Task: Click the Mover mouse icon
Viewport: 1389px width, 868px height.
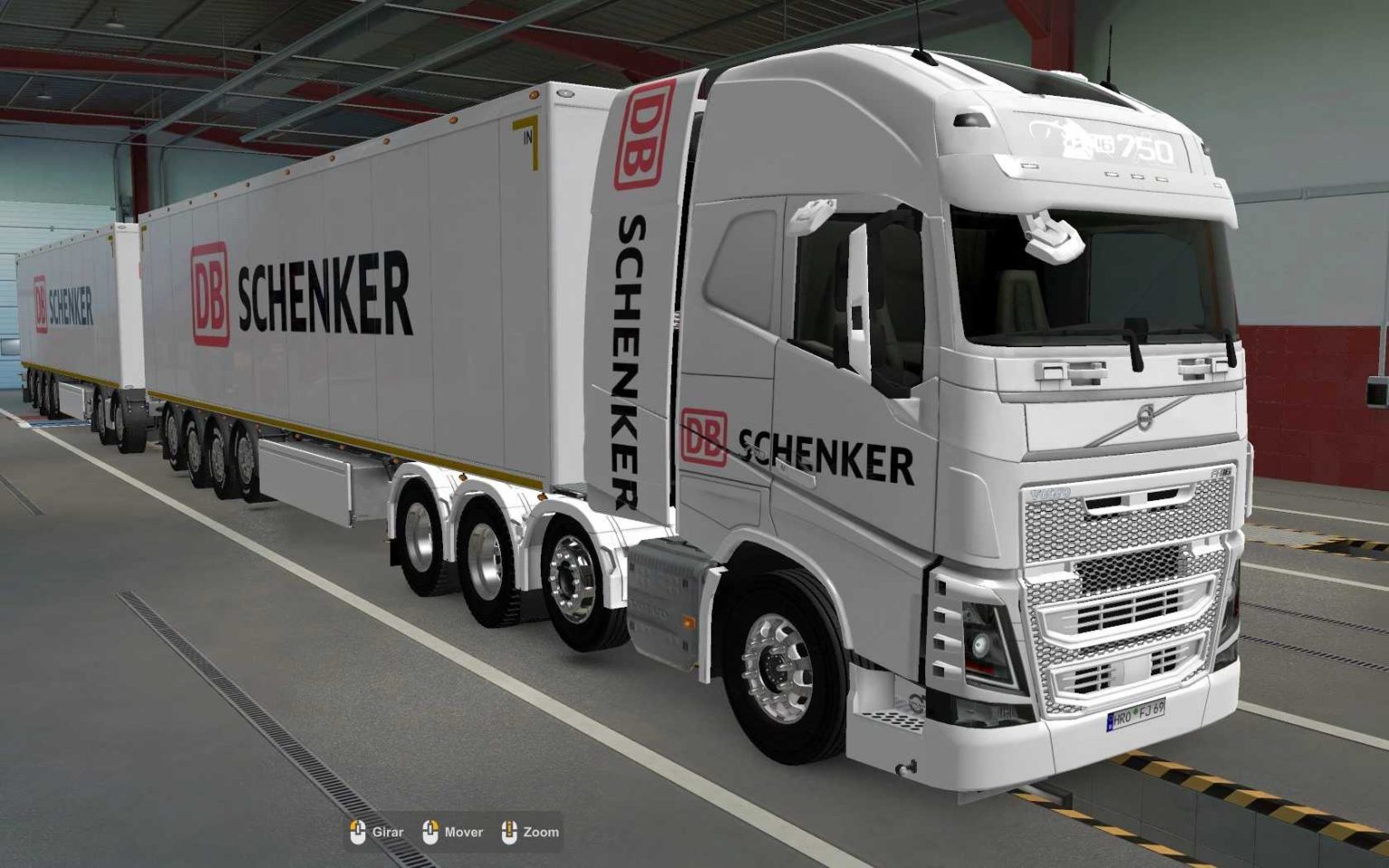Action: [x=429, y=831]
